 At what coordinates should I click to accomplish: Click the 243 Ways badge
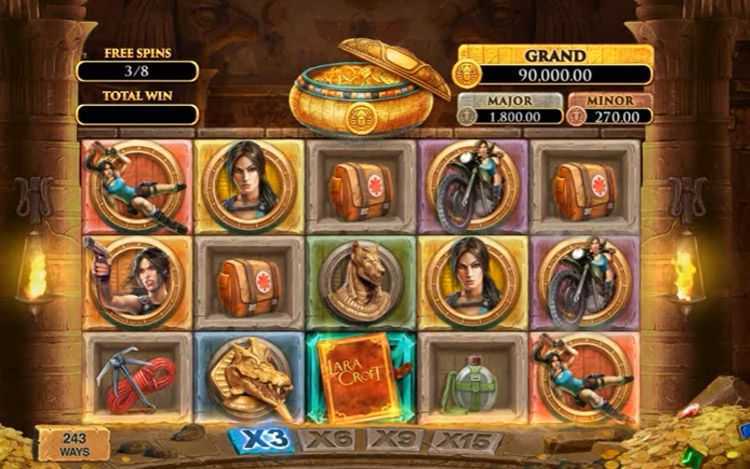click(73, 442)
